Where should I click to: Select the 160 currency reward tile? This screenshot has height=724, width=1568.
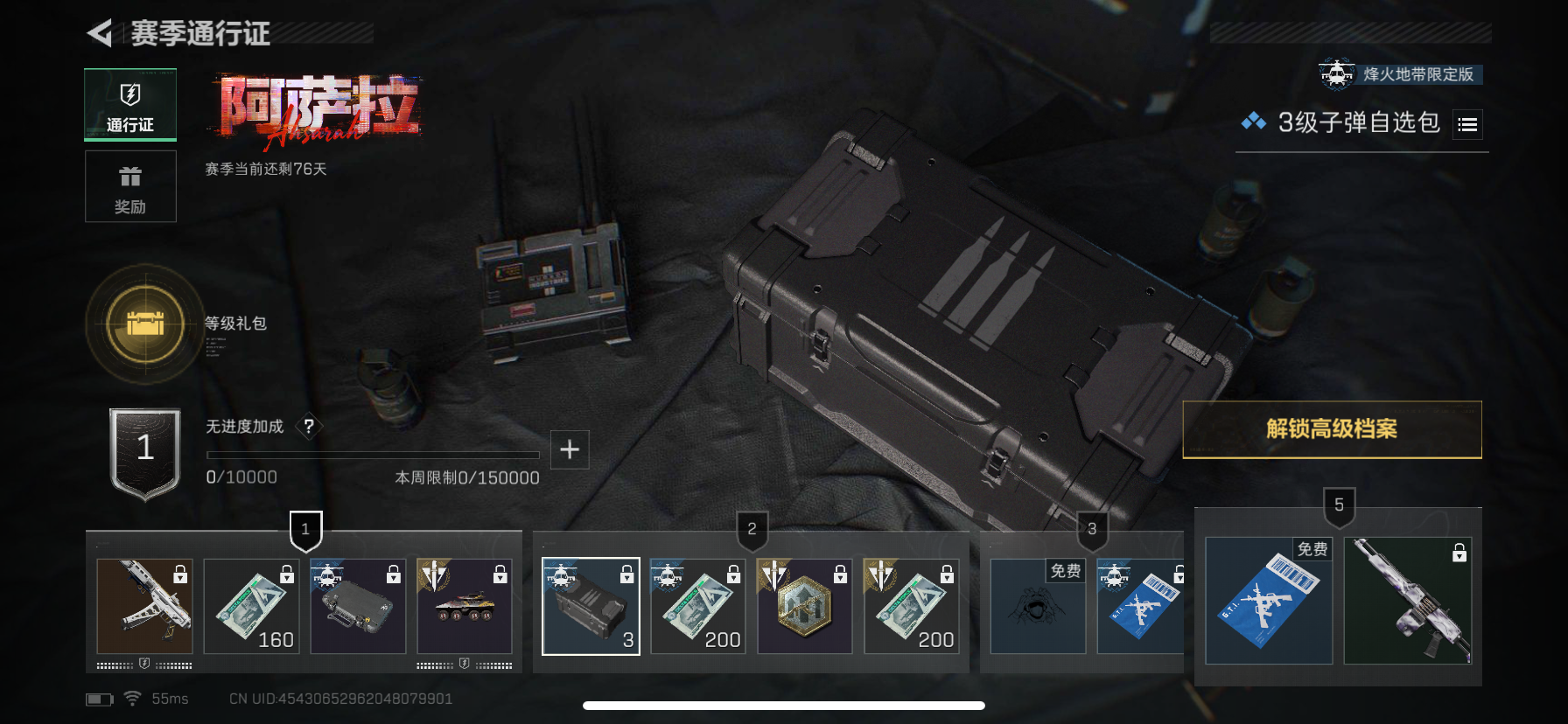[252, 606]
